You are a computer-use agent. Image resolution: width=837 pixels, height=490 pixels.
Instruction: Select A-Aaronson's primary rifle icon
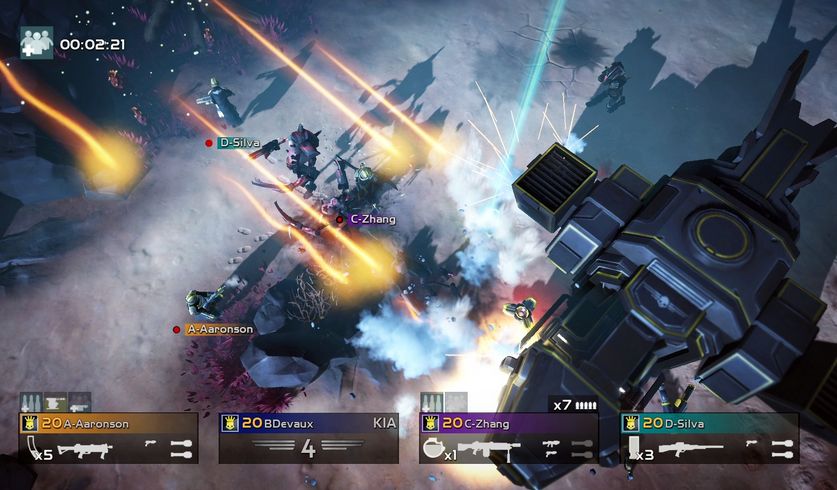coord(84,450)
